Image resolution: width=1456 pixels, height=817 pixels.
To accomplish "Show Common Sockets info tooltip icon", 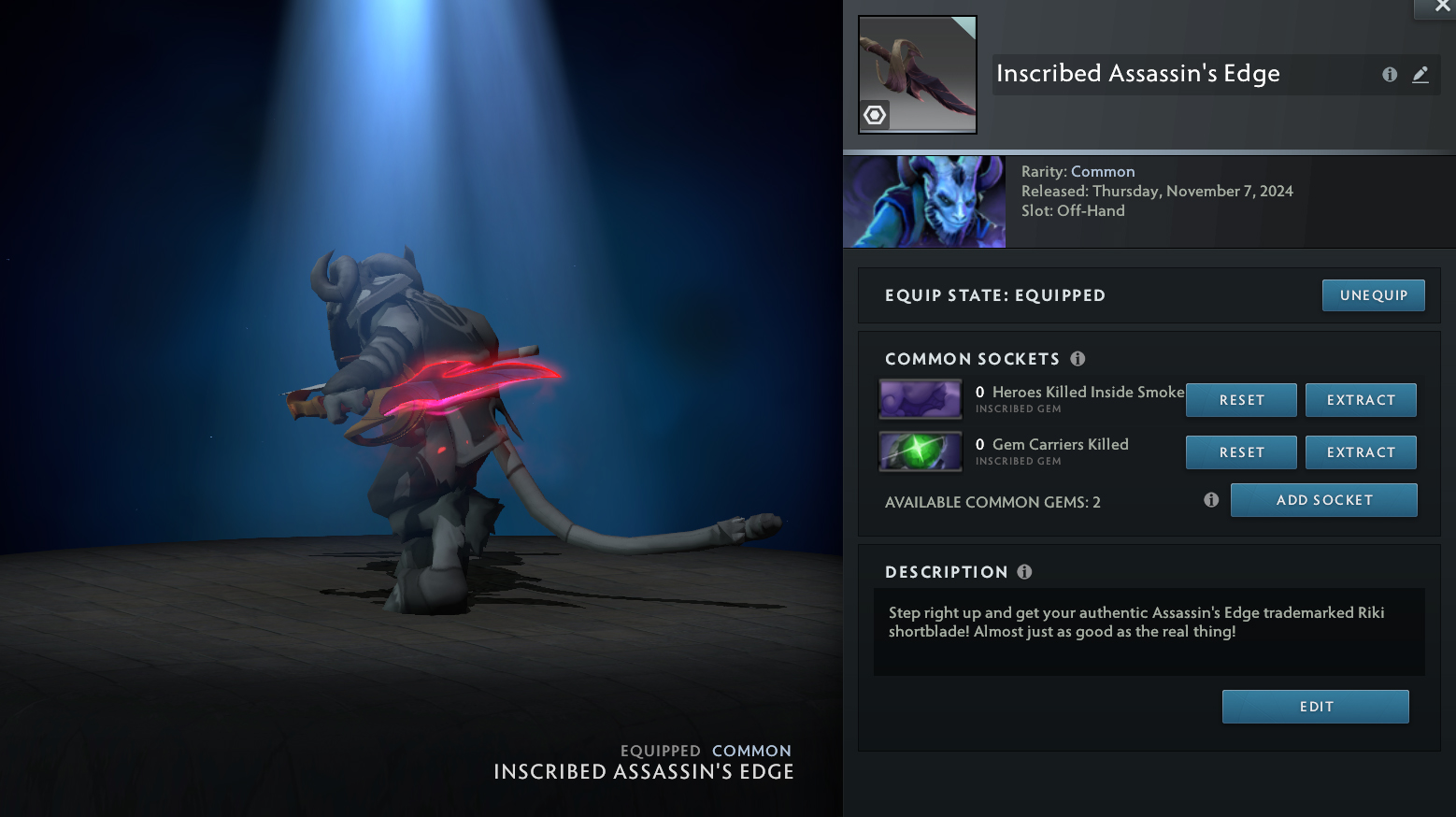I will click(x=1078, y=359).
